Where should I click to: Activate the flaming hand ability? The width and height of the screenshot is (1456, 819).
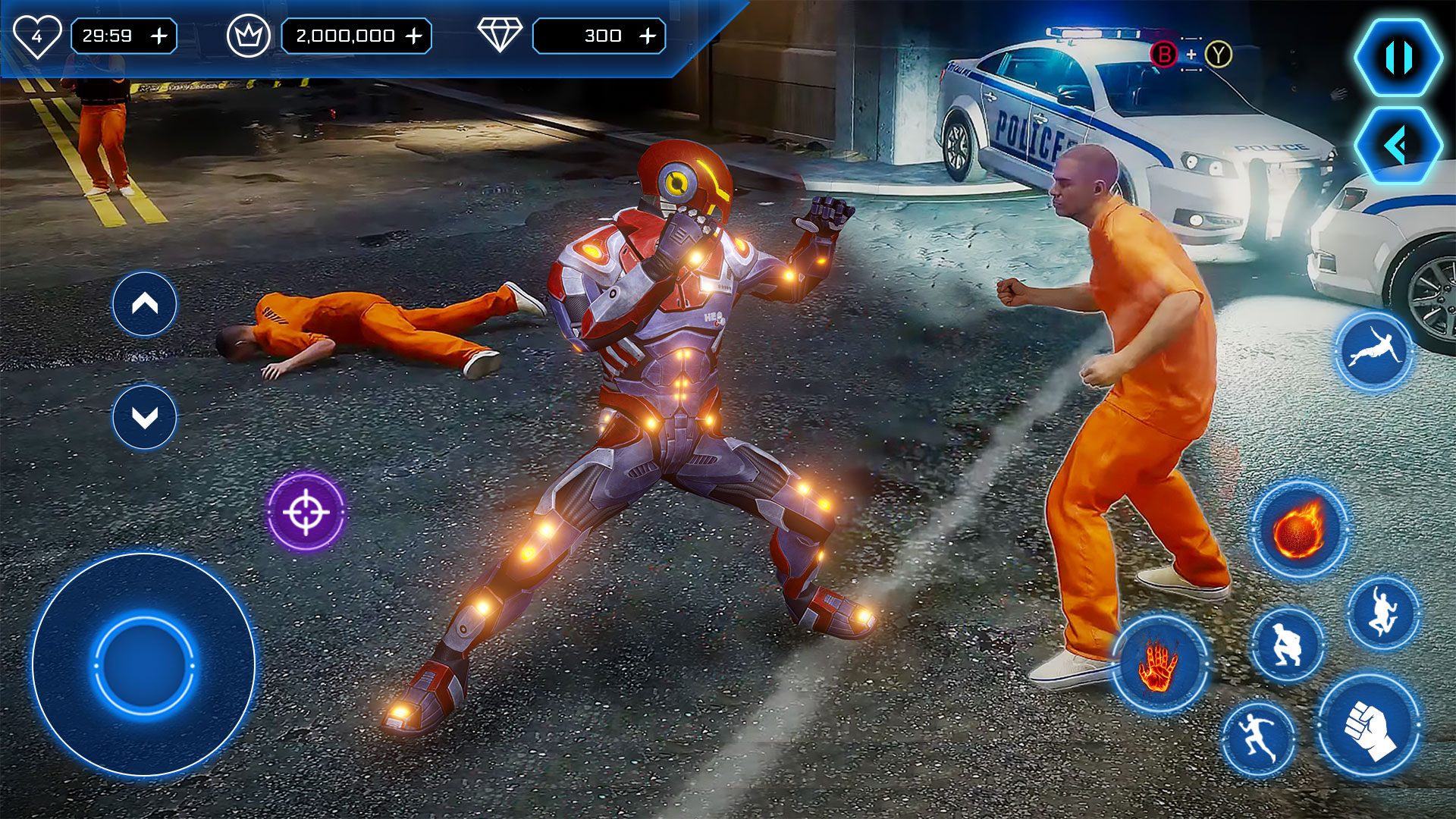coord(1159,665)
